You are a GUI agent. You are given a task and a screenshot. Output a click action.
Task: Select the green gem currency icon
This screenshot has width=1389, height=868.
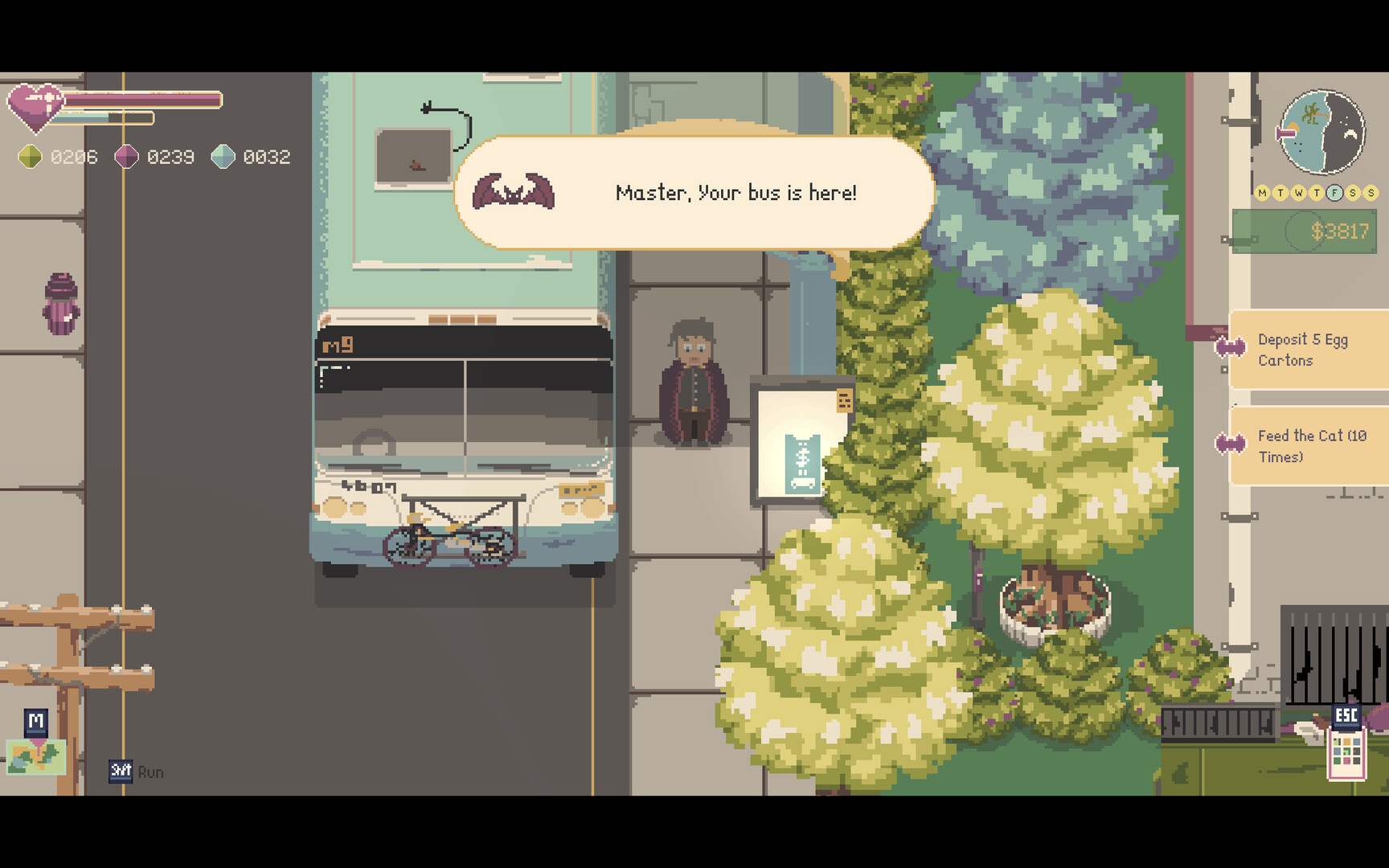coord(30,156)
